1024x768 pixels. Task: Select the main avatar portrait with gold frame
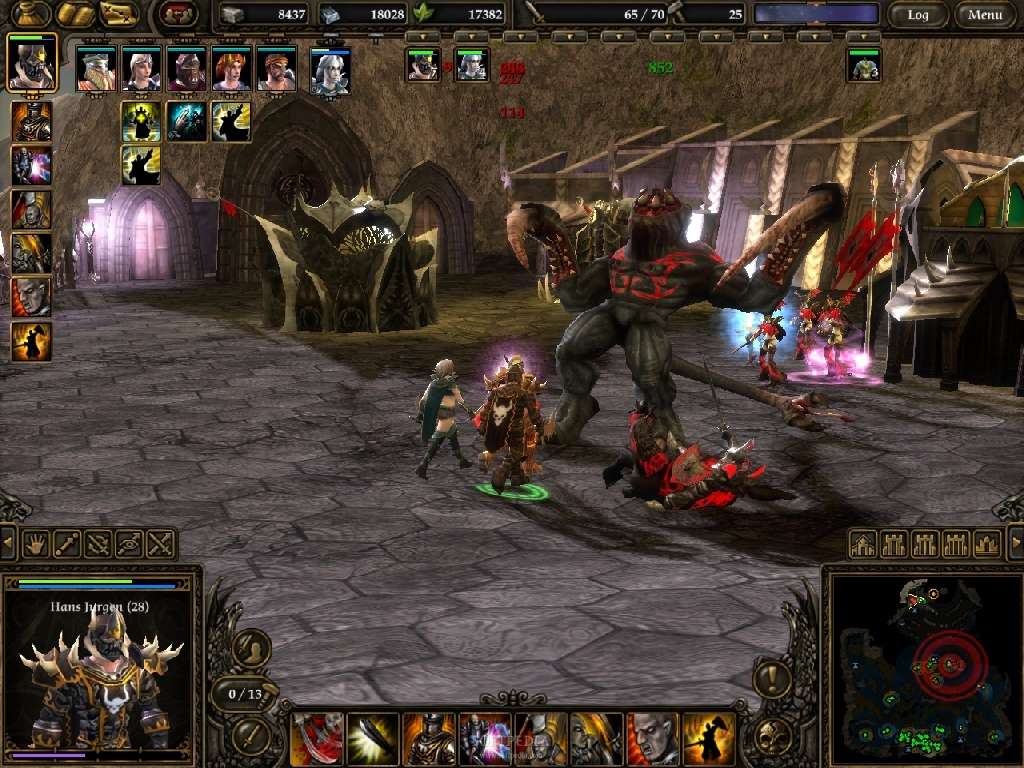32,63
